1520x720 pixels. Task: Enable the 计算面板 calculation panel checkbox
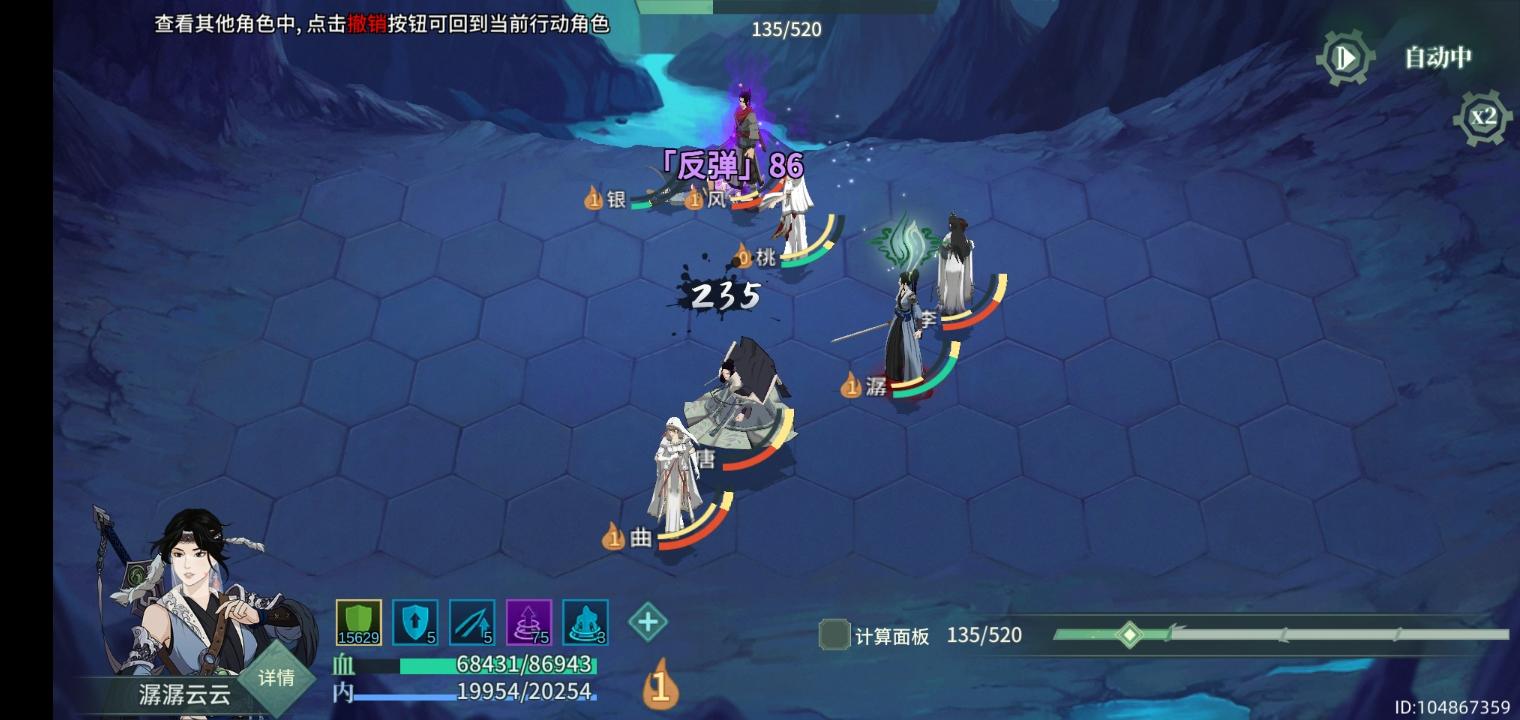point(833,634)
